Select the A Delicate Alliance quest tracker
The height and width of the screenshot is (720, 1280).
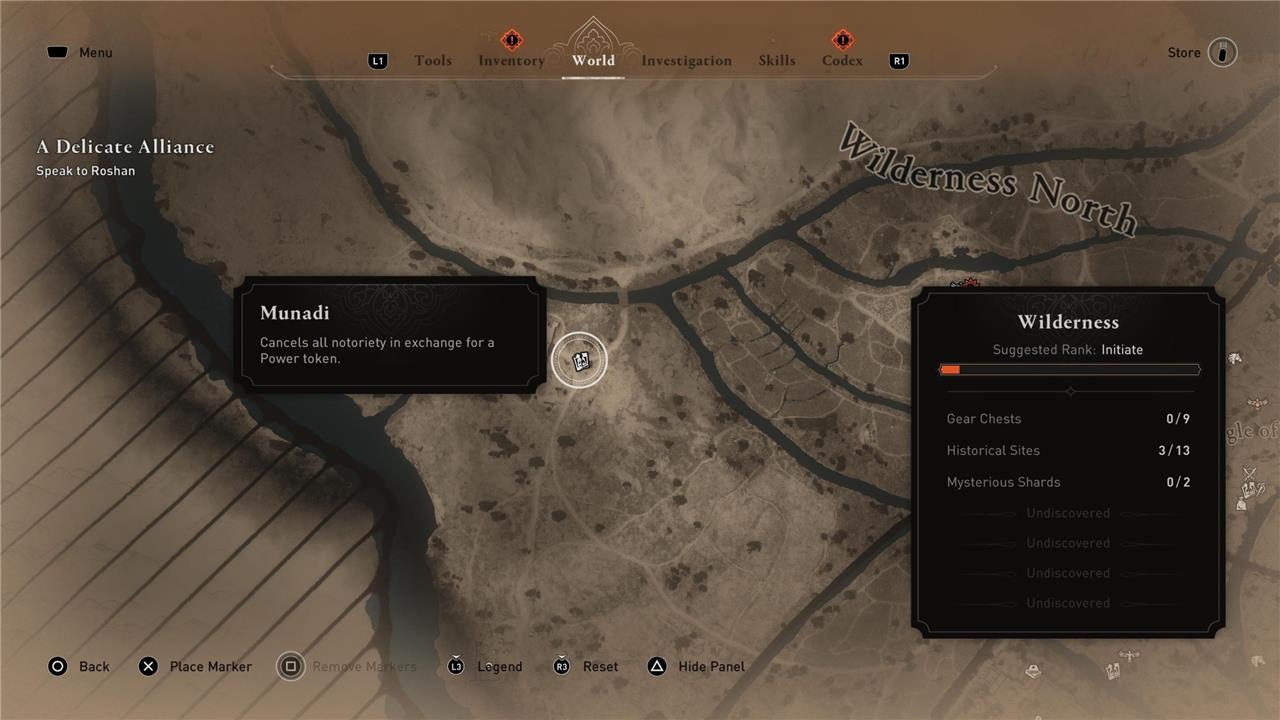[125, 147]
